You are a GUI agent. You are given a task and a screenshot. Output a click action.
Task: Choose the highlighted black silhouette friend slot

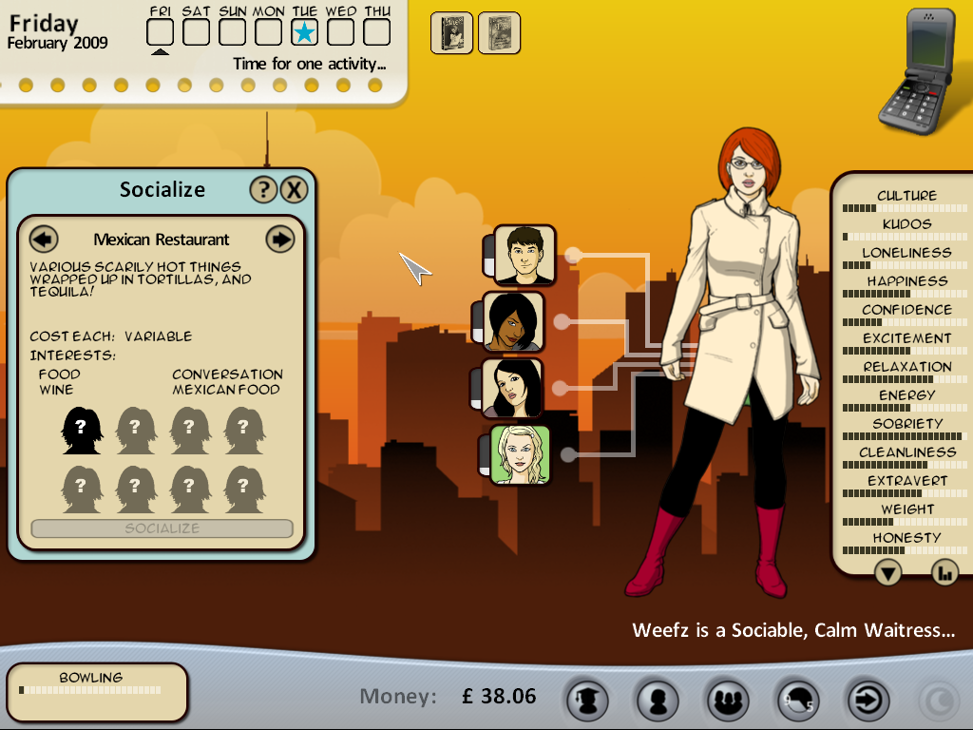coord(82,431)
